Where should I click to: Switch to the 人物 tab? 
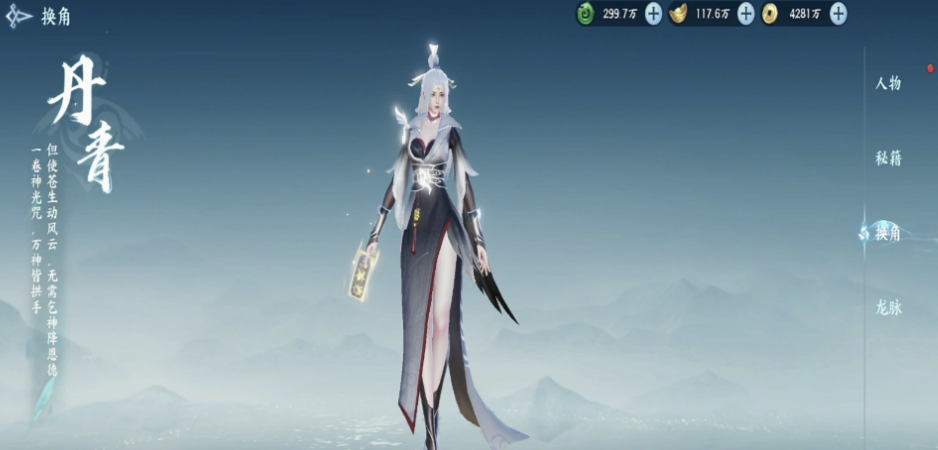(888, 83)
